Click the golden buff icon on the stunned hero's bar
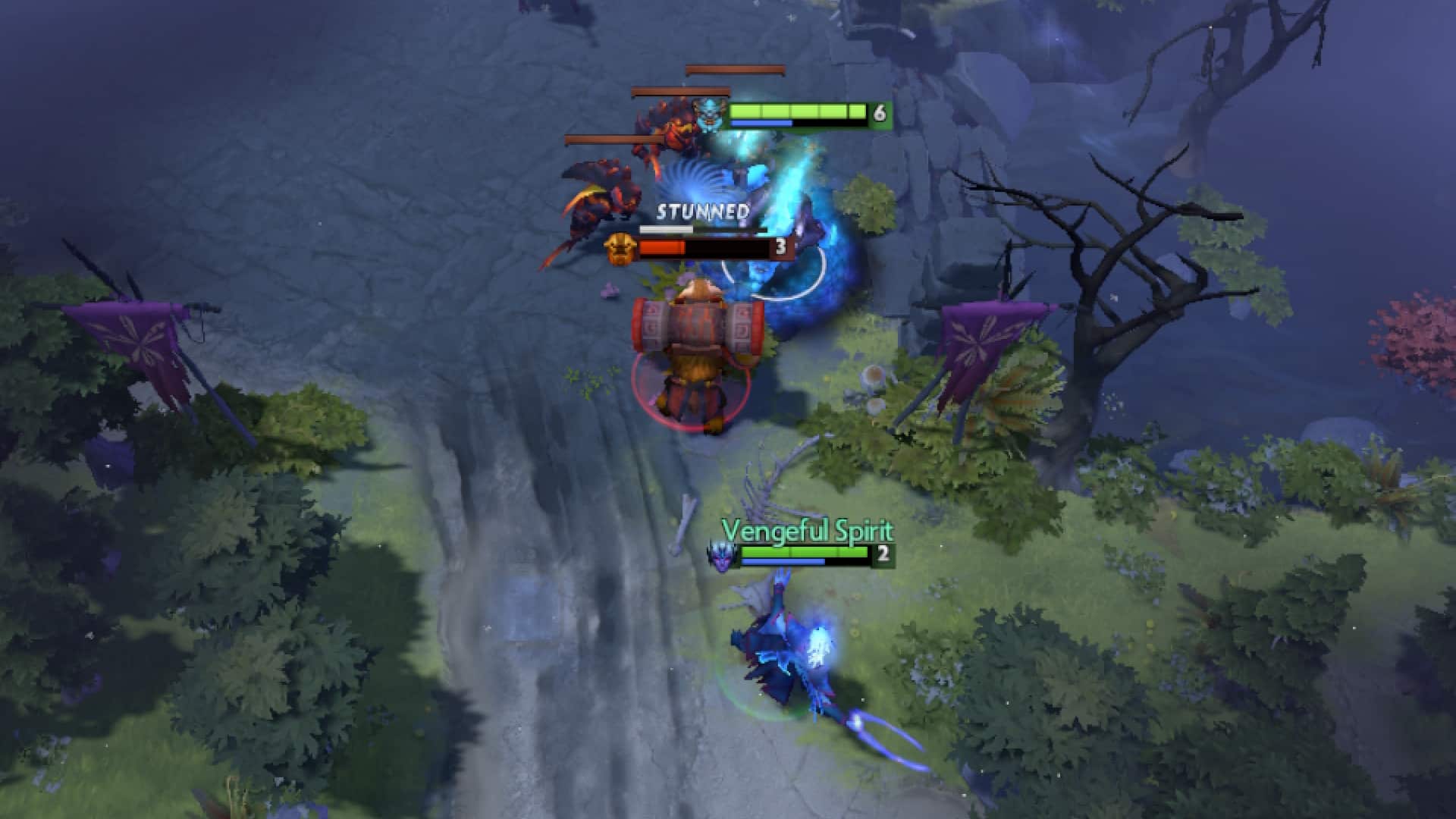The width and height of the screenshot is (1456, 819). 620,246
